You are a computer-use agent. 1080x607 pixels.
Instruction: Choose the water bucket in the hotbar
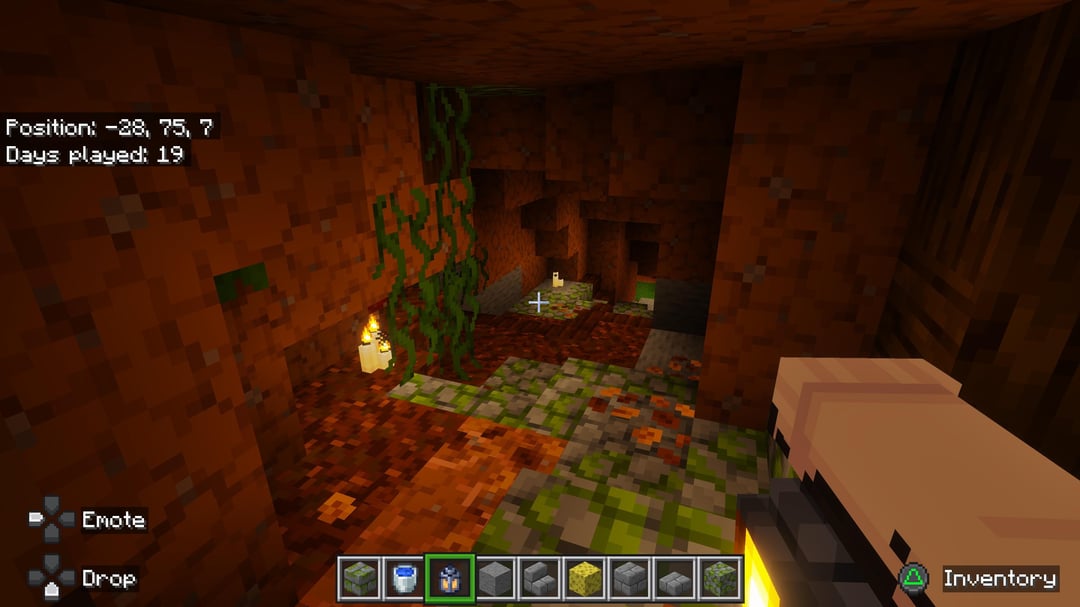coord(403,579)
